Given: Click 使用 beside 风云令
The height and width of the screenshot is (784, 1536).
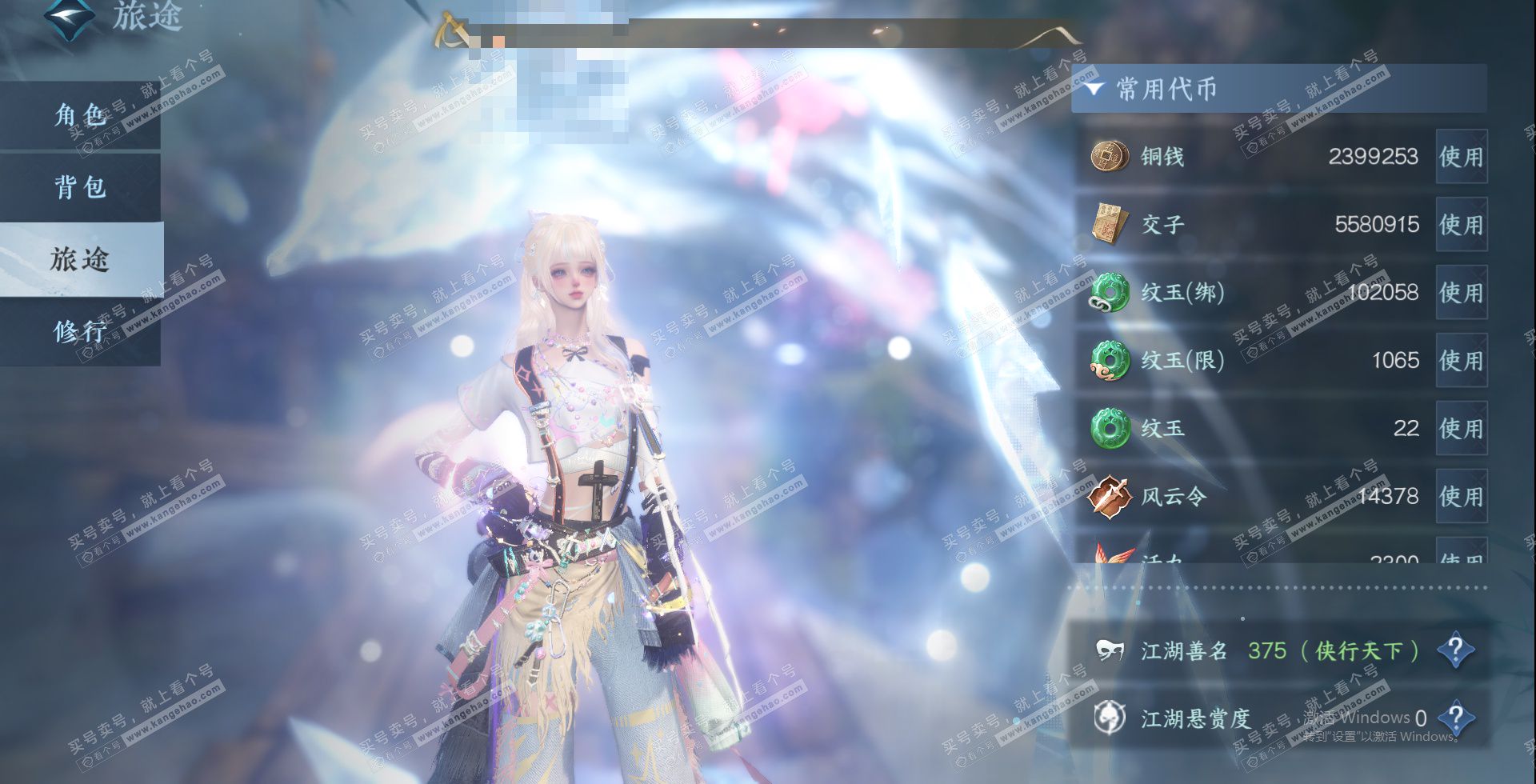Looking at the screenshot, I should [1461, 497].
